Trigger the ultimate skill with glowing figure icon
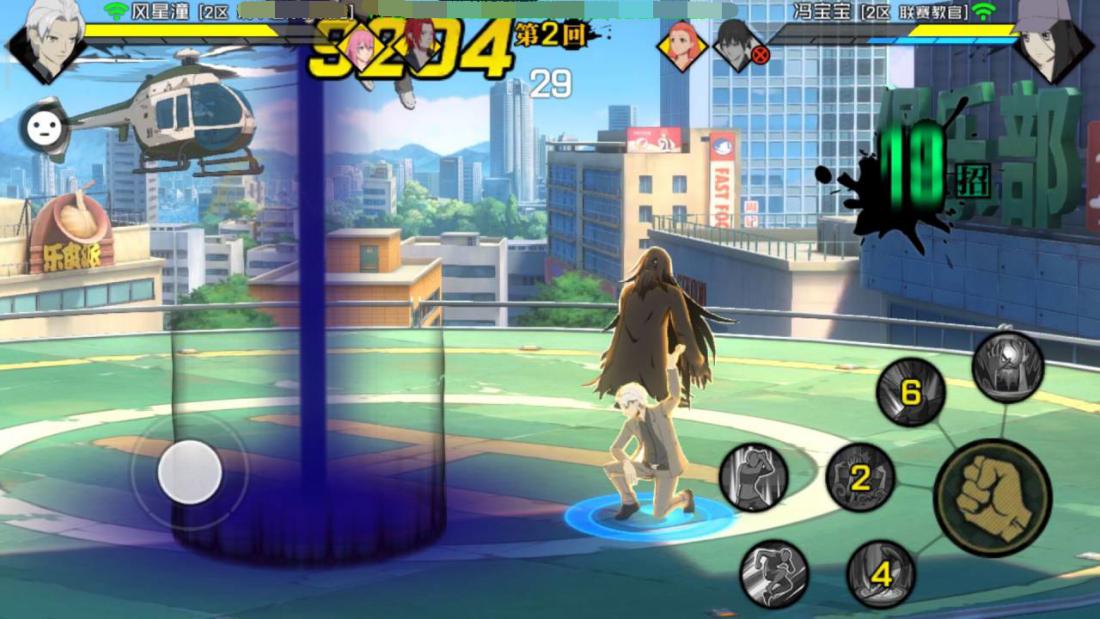 point(1007,367)
